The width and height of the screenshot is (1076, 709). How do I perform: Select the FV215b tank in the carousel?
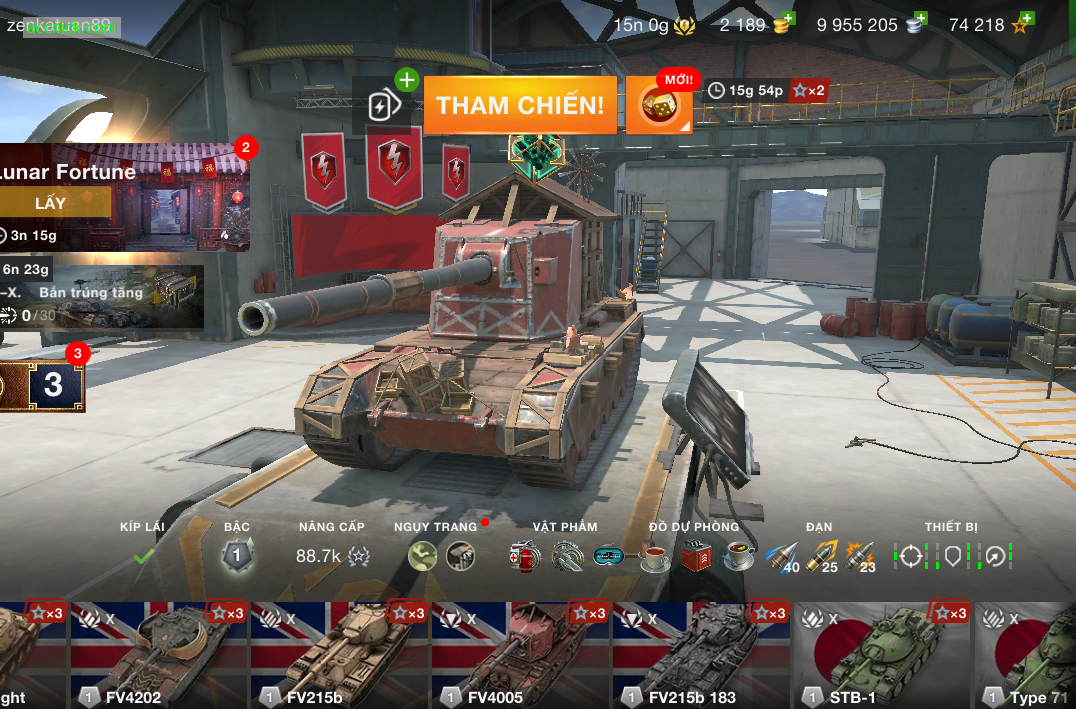click(x=339, y=655)
